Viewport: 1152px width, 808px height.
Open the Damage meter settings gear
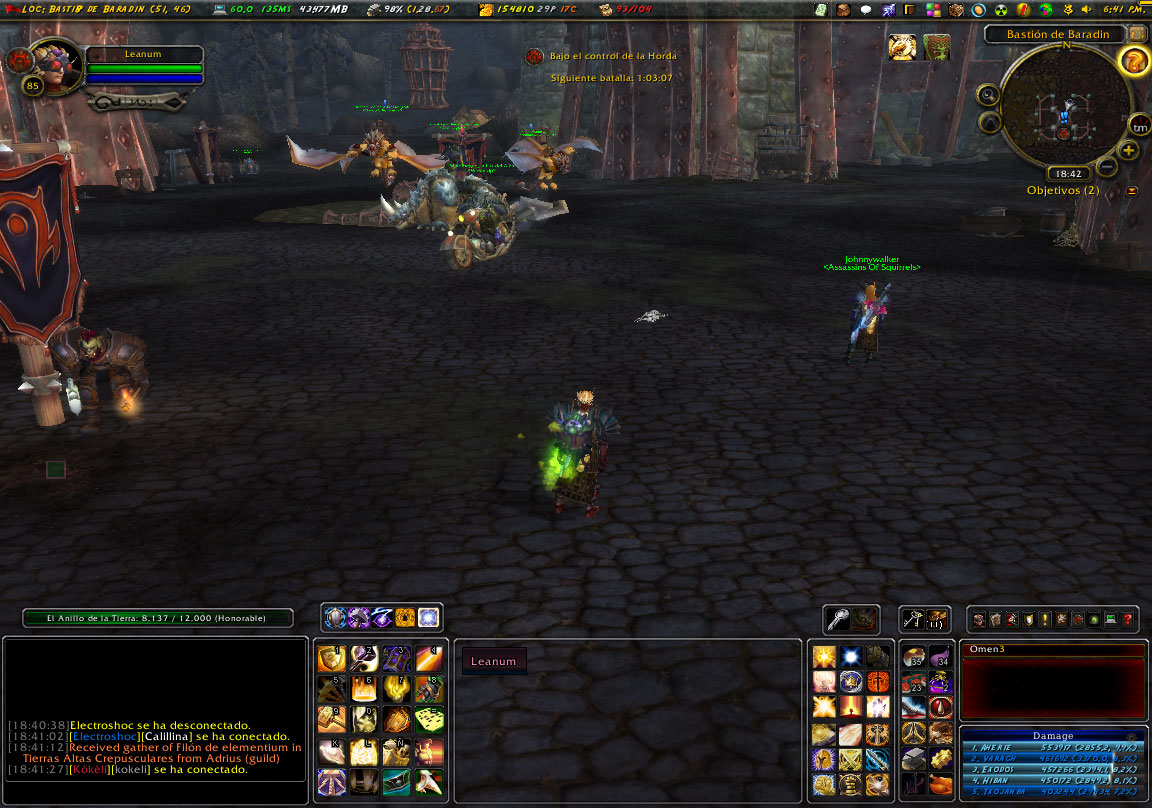pyautogui.click(x=1131, y=736)
